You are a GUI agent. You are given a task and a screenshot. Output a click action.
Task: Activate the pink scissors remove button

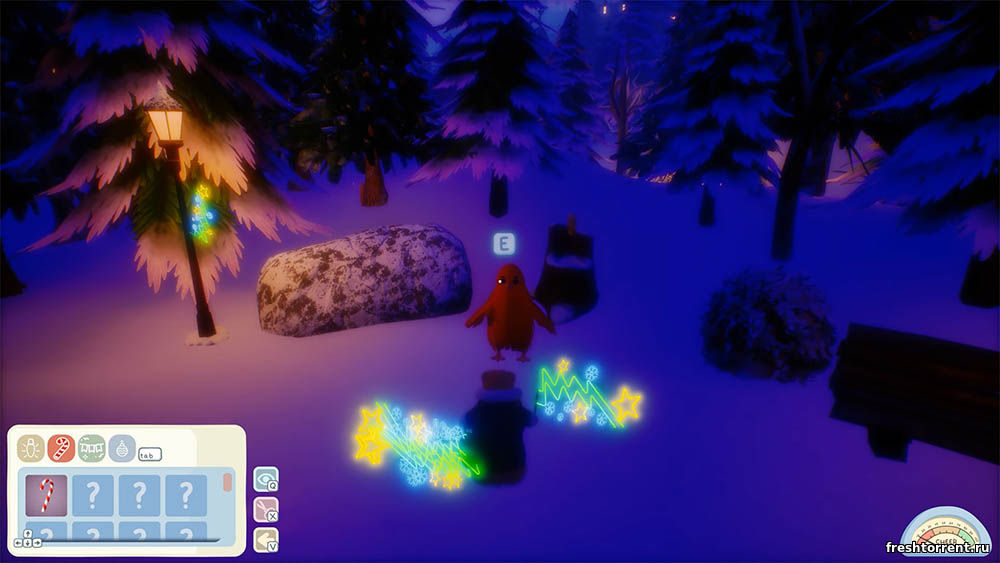265,511
